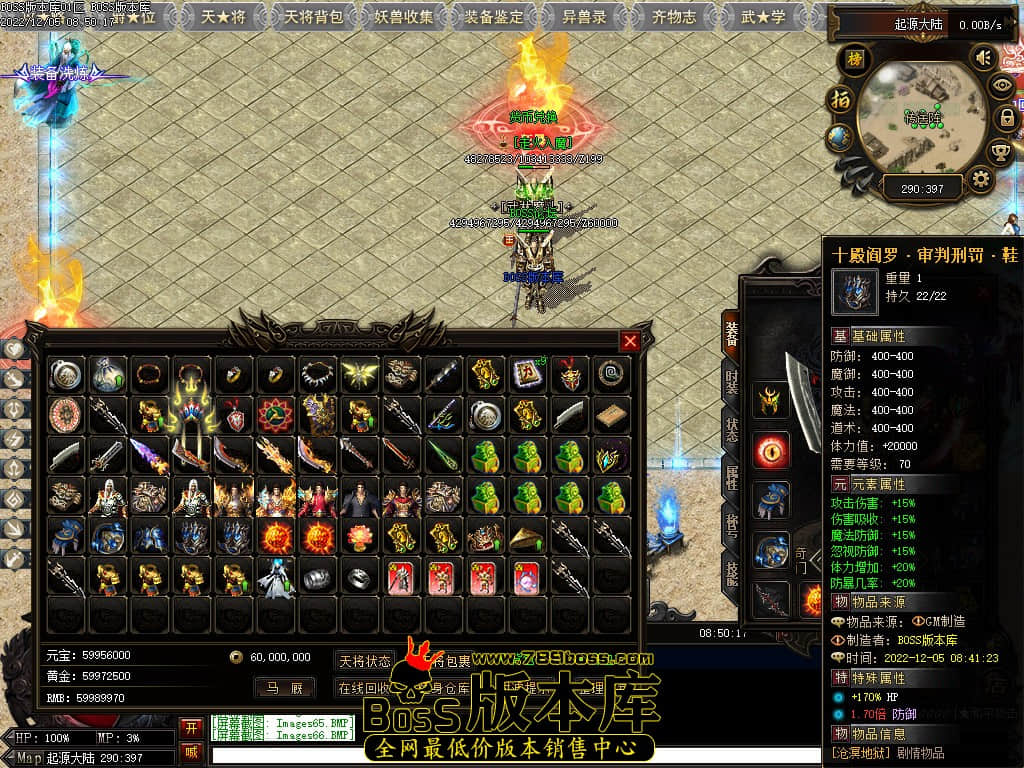1024x768 pixels.
Task: Click the circular minimap
Action: pos(922,118)
